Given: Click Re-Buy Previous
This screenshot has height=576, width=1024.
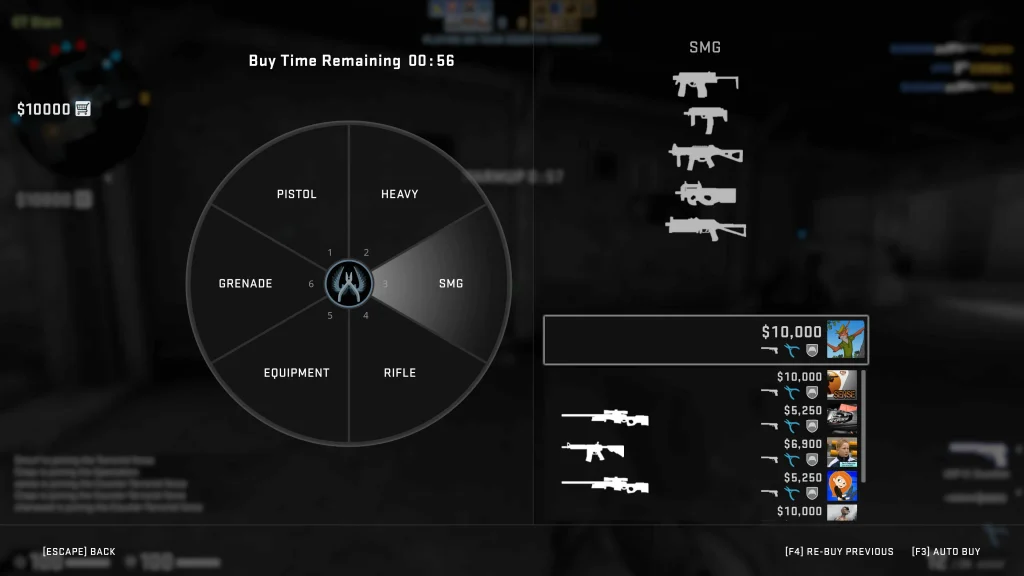Looking at the screenshot, I should [839, 552].
